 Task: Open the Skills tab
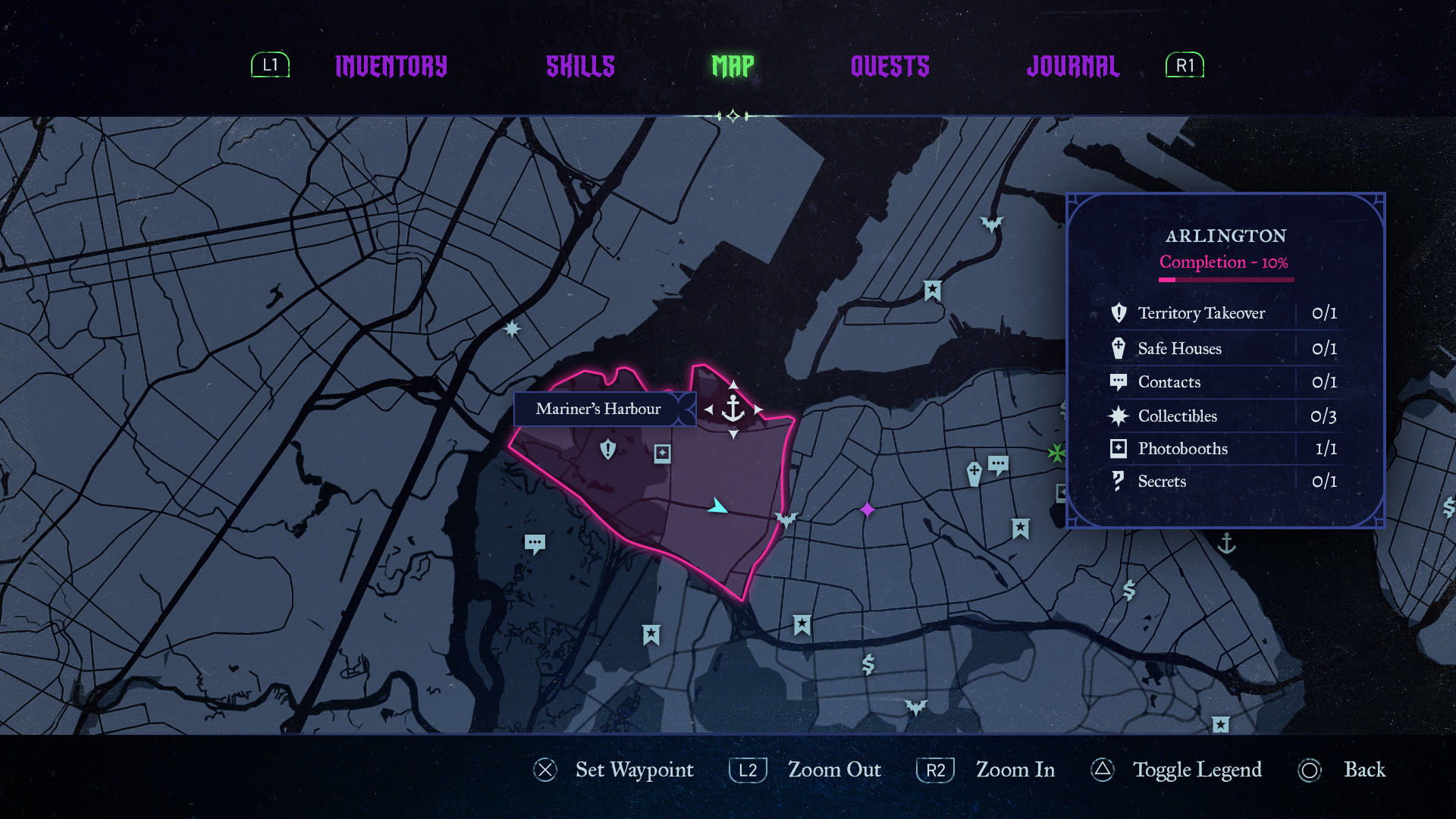click(x=580, y=67)
